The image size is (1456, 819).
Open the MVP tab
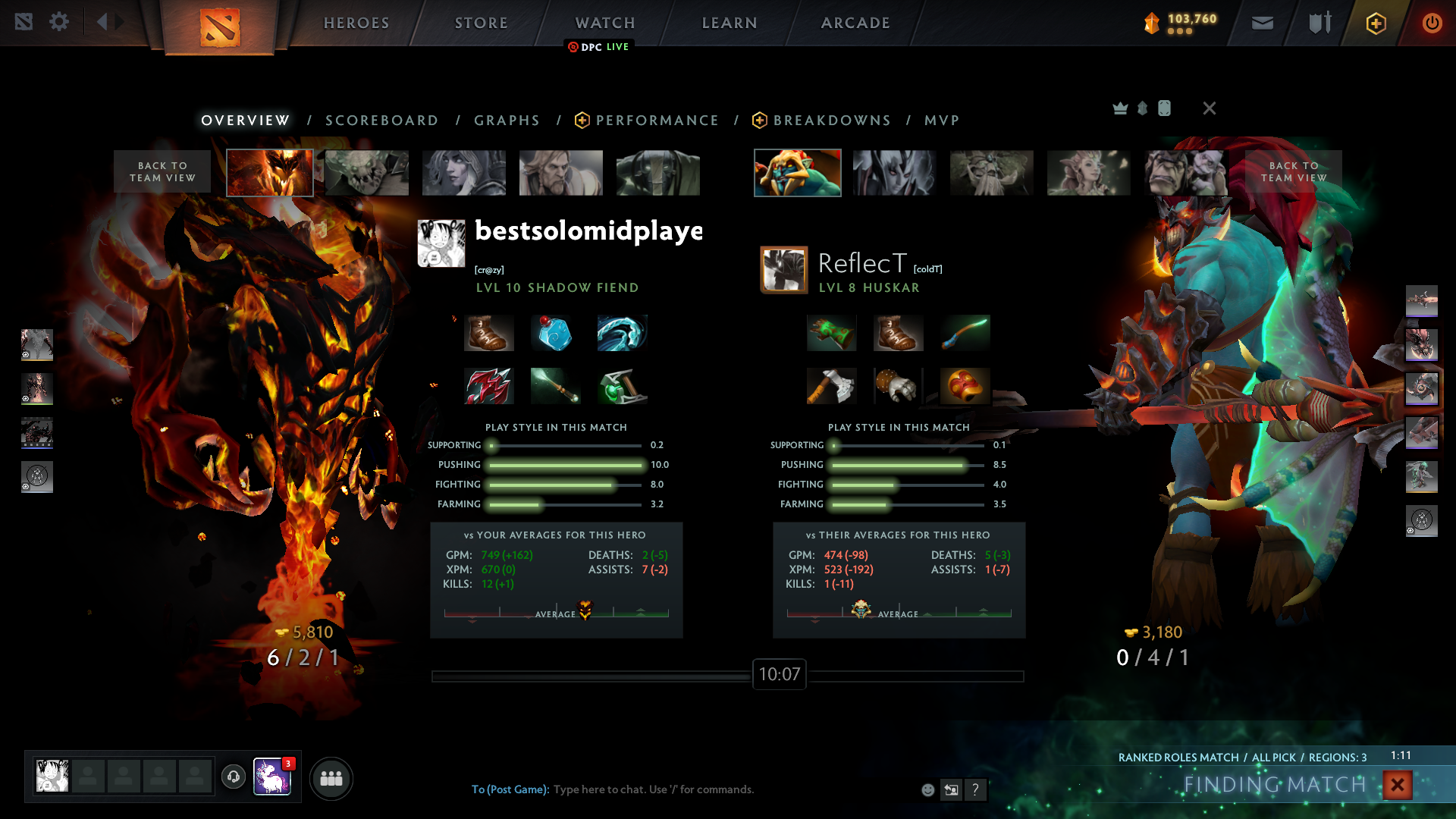pos(942,121)
